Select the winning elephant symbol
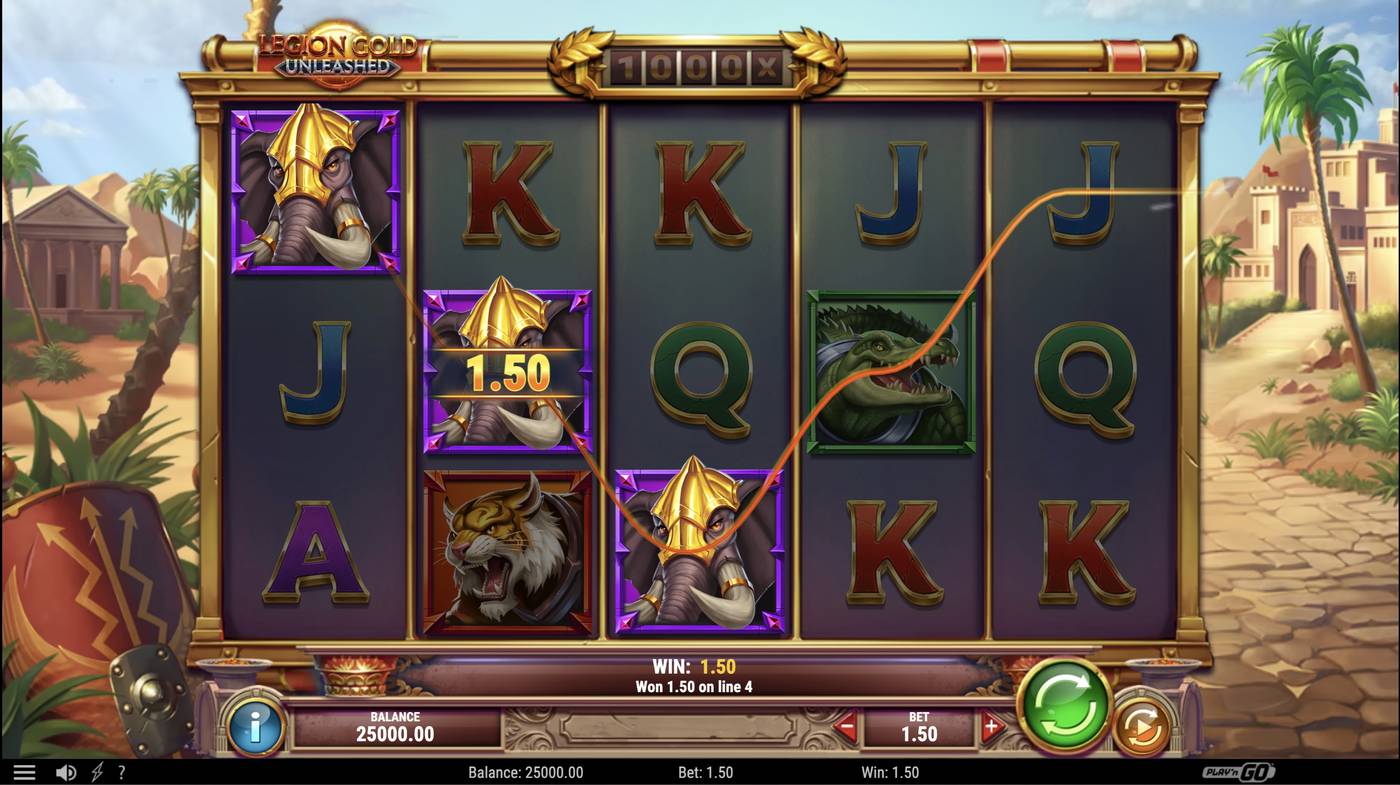Viewport: 1400px width, 785px height. [x=508, y=370]
